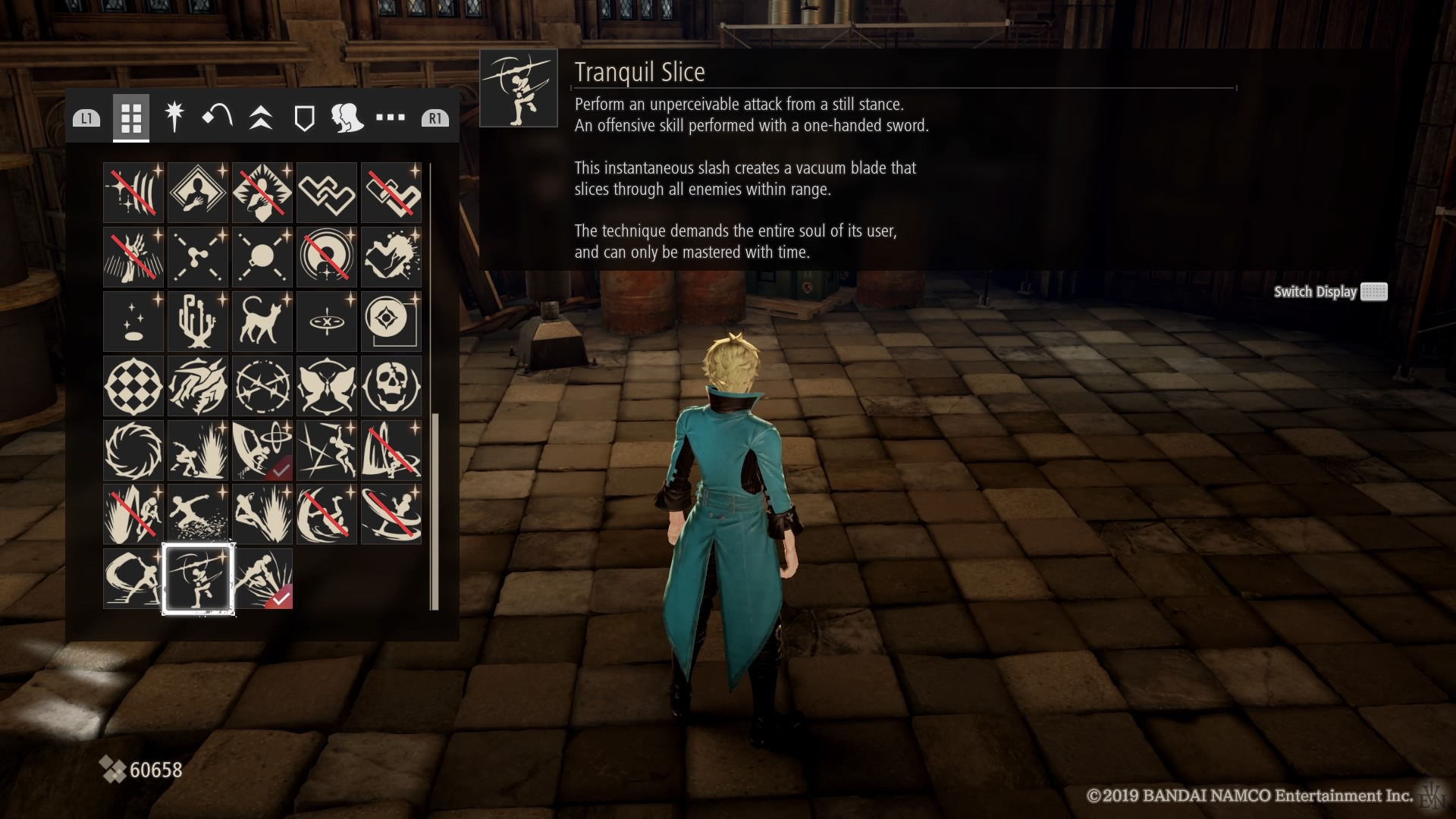Pick the checkered circle gift icon
The image size is (1456, 819).
(133, 385)
